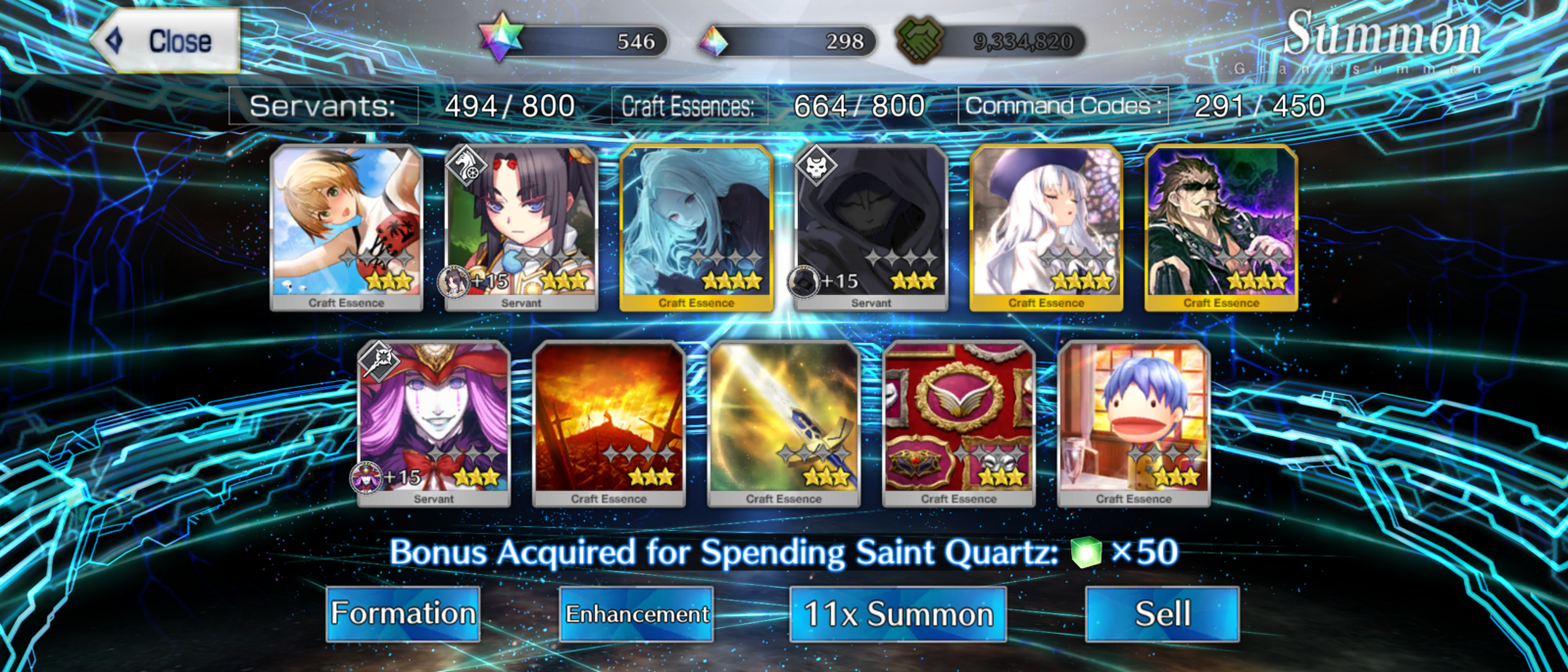This screenshot has width=1568, height=672.
Task: Open the burning battlefield craft essence
Action: 609,422
